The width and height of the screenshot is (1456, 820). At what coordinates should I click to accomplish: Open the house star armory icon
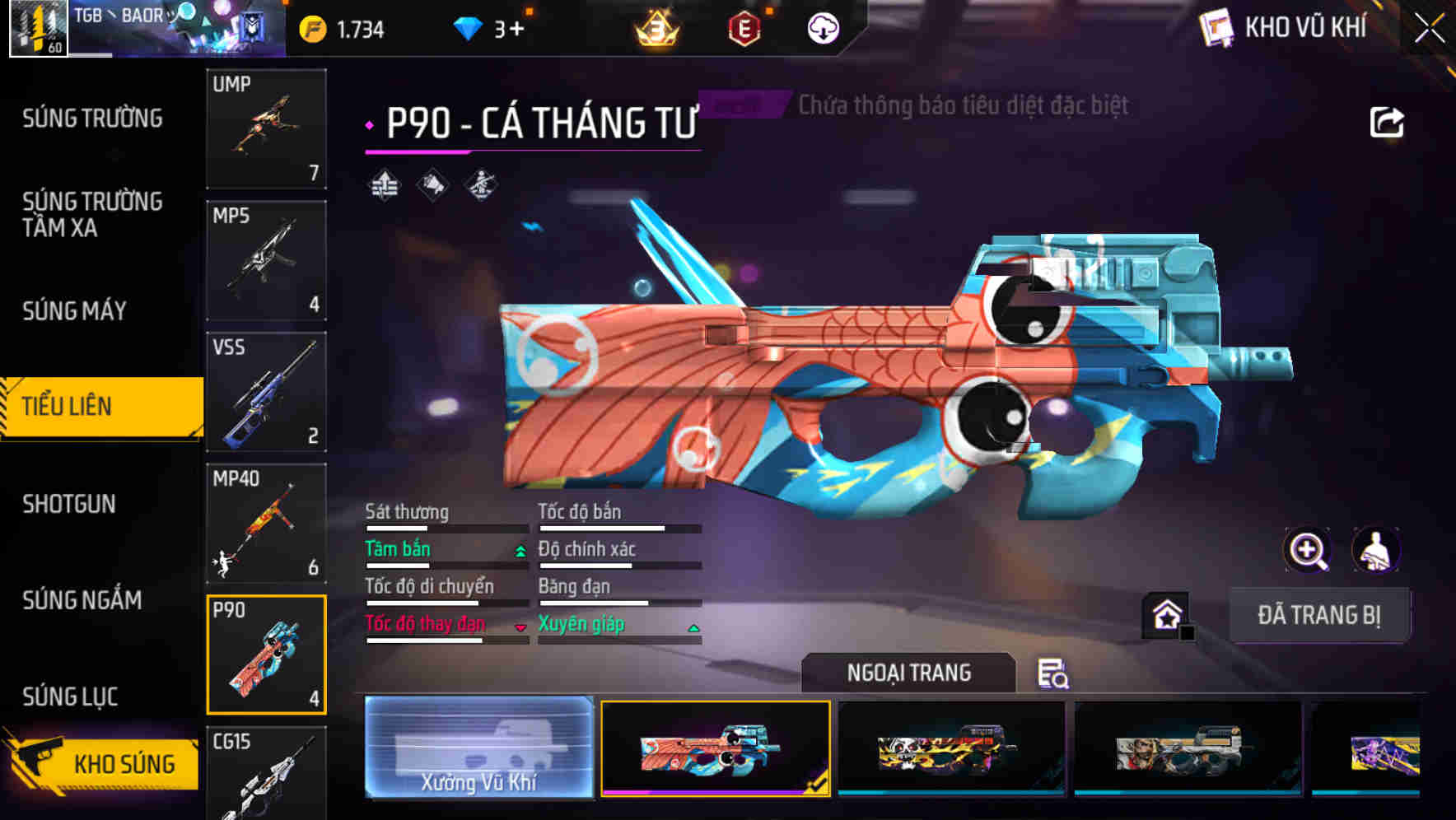click(1164, 616)
